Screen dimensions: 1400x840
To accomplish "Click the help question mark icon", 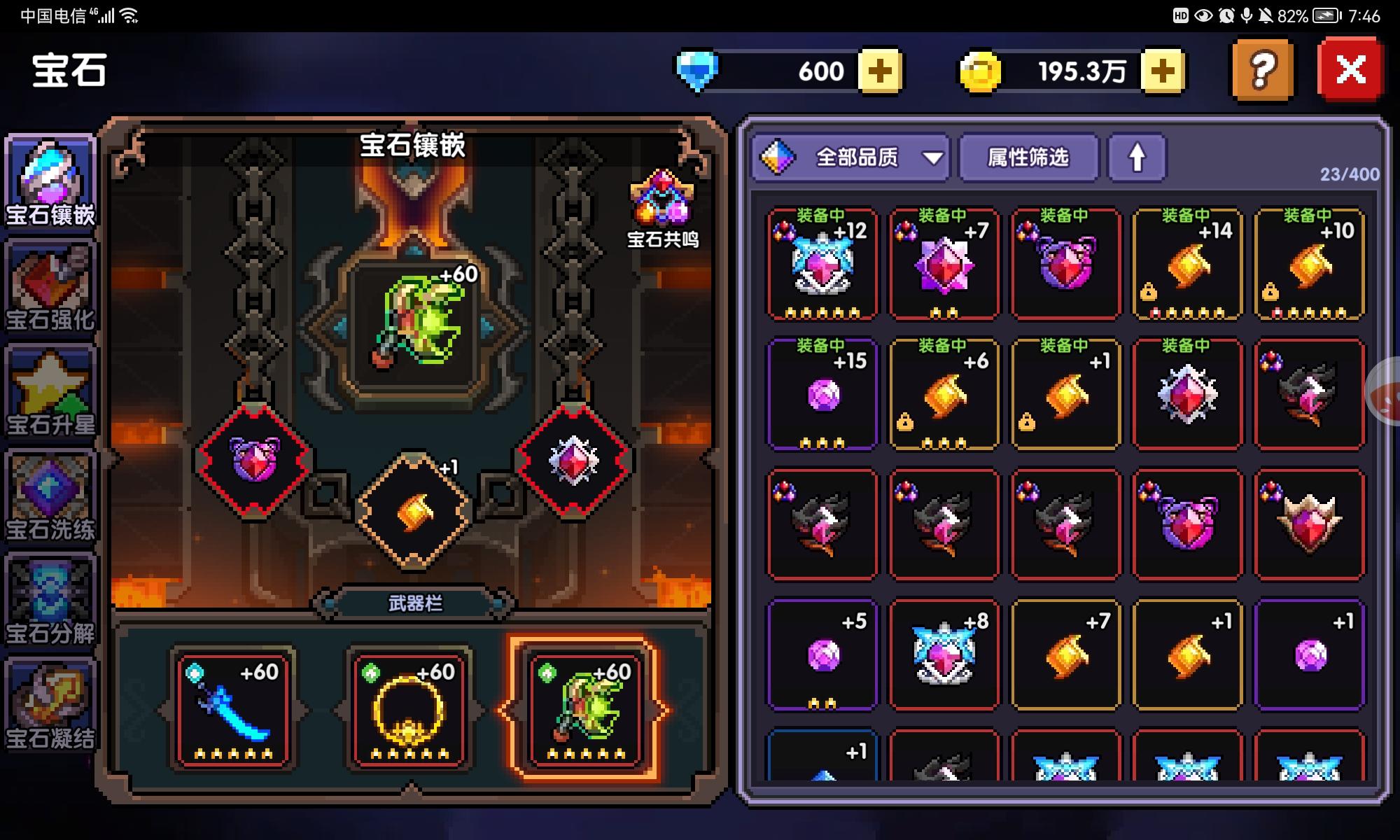I will tap(1260, 69).
